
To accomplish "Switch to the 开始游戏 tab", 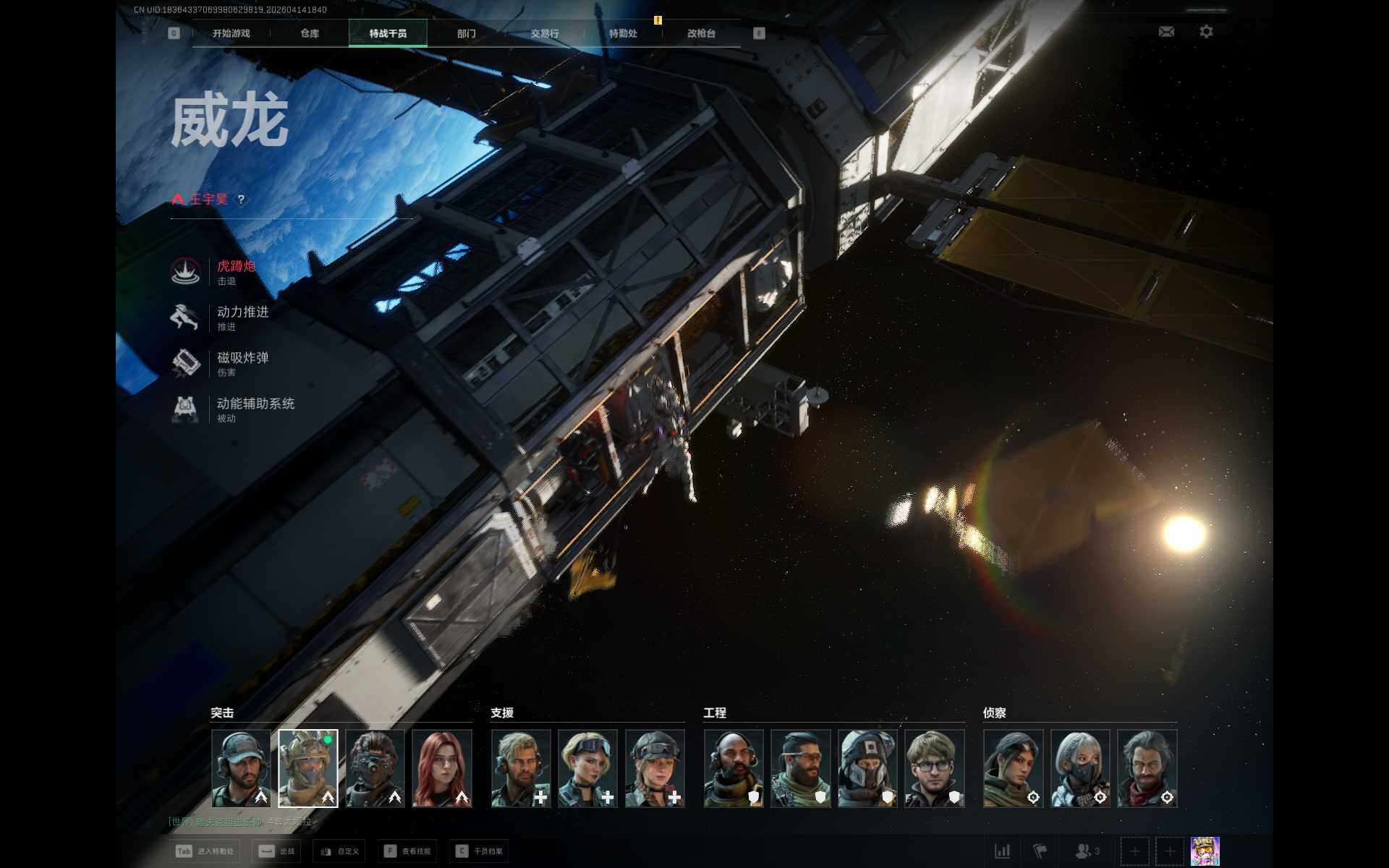I will (x=231, y=33).
